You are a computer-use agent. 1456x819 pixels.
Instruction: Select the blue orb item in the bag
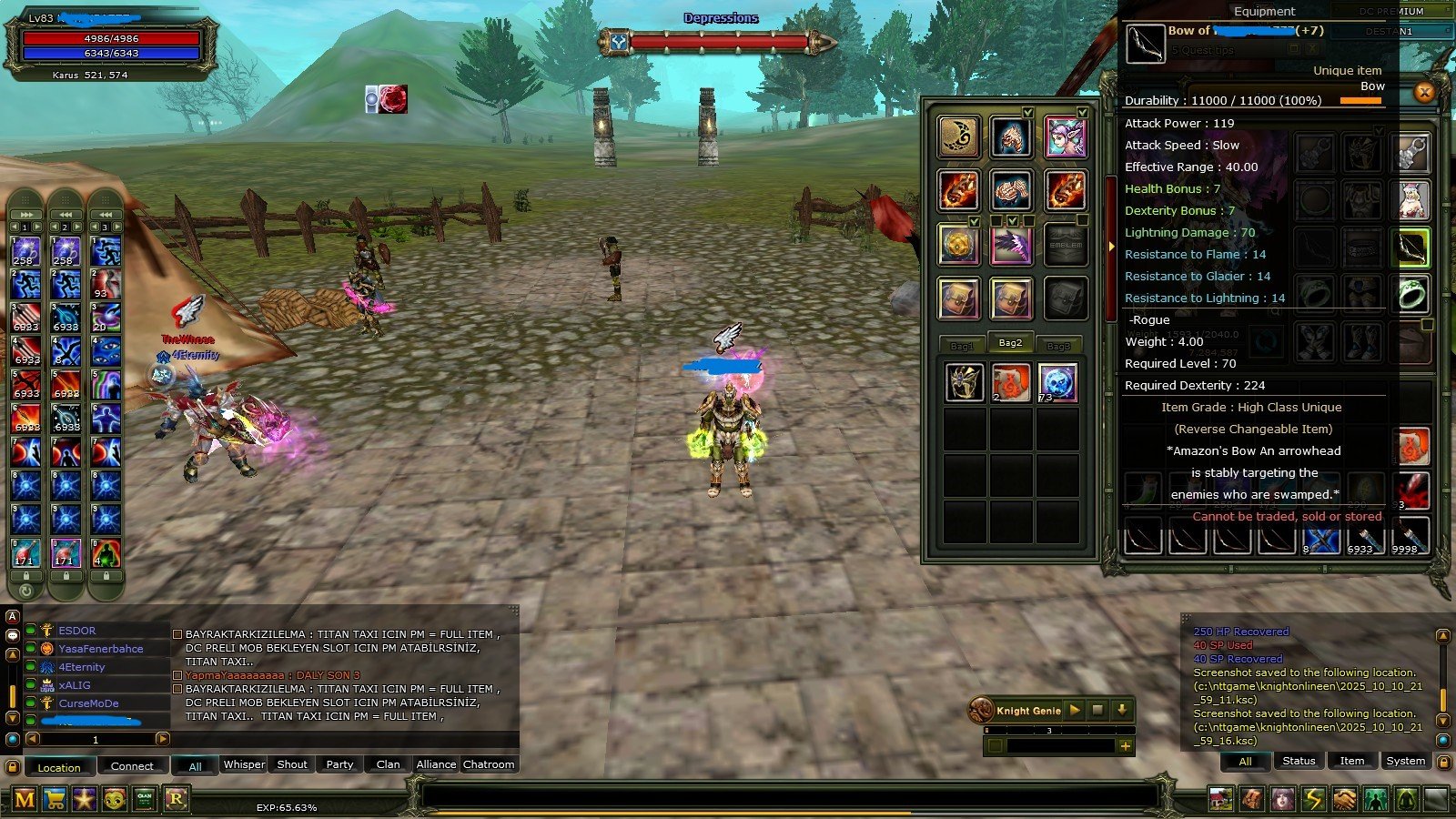tap(1057, 382)
